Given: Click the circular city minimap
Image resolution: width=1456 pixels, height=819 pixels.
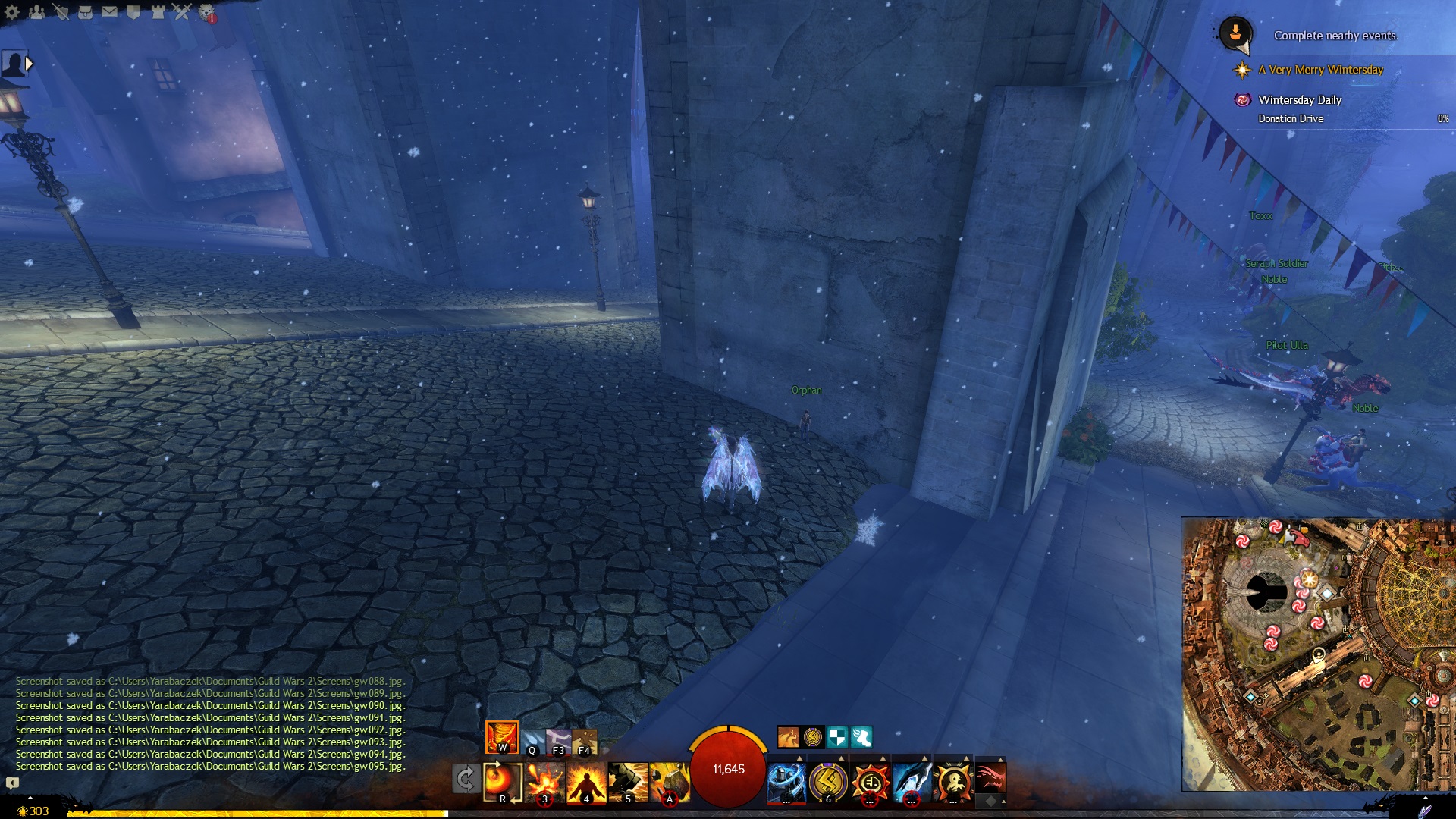Looking at the screenshot, I should 1318,654.
